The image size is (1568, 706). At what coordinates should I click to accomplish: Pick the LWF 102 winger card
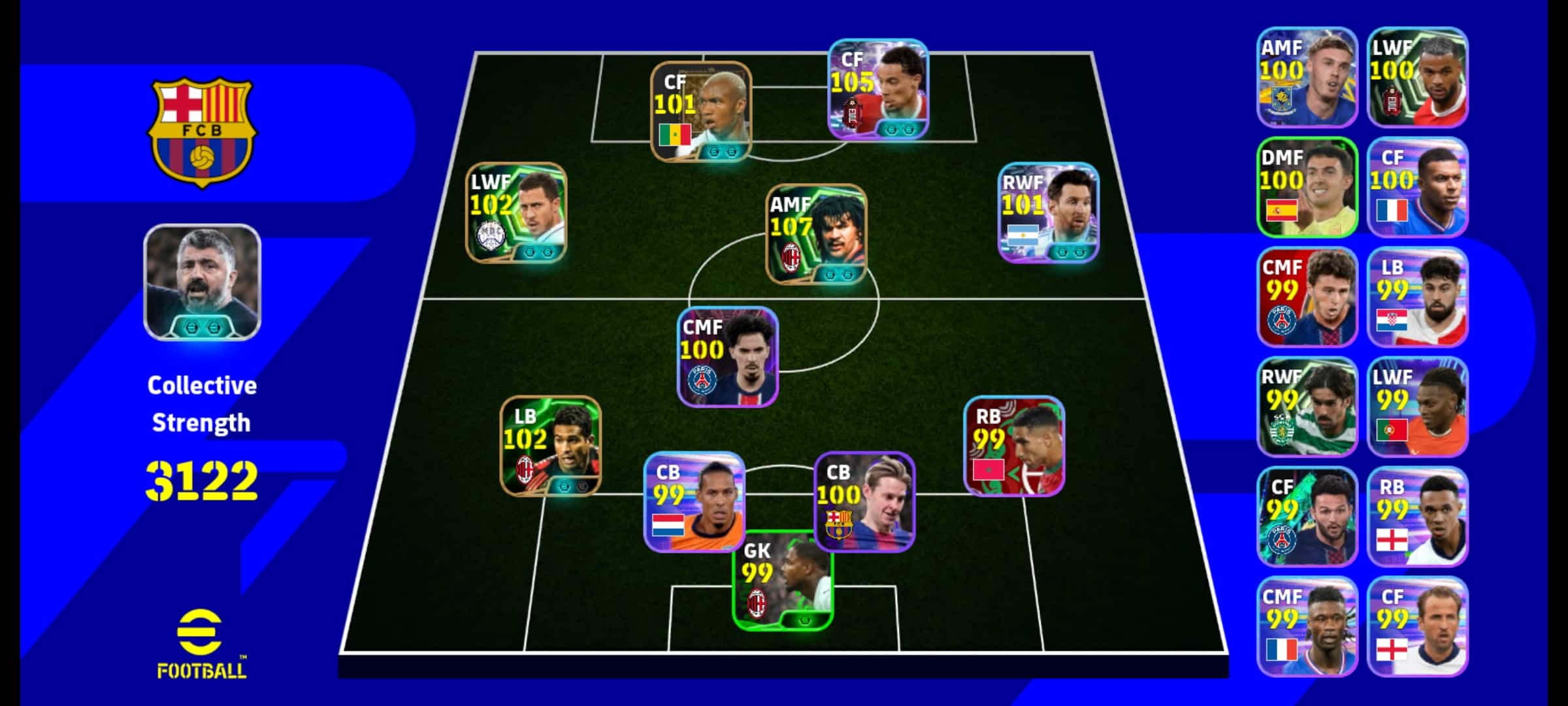pyautogui.click(x=516, y=212)
